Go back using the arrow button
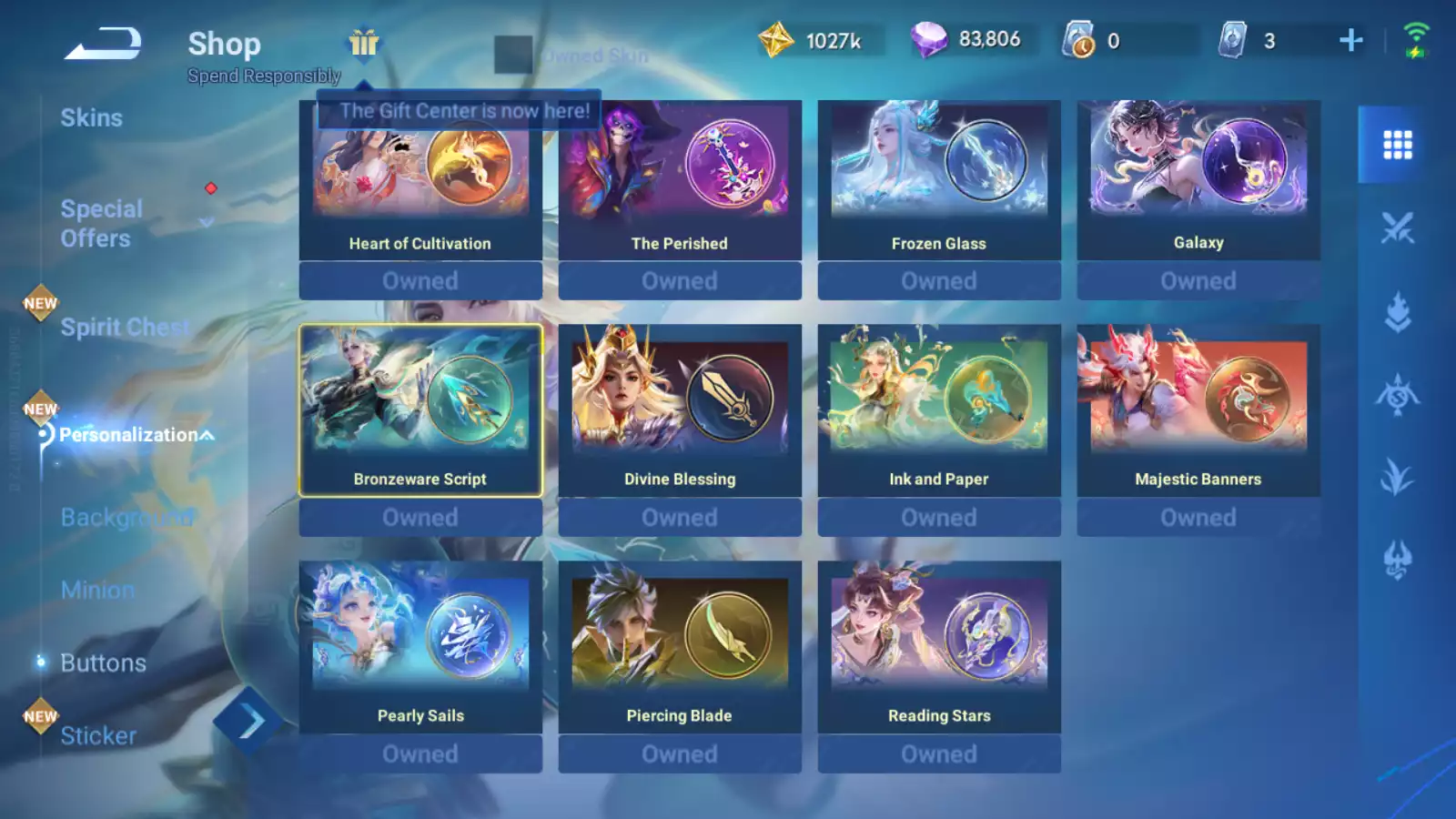The image size is (1456, 819). (102, 43)
